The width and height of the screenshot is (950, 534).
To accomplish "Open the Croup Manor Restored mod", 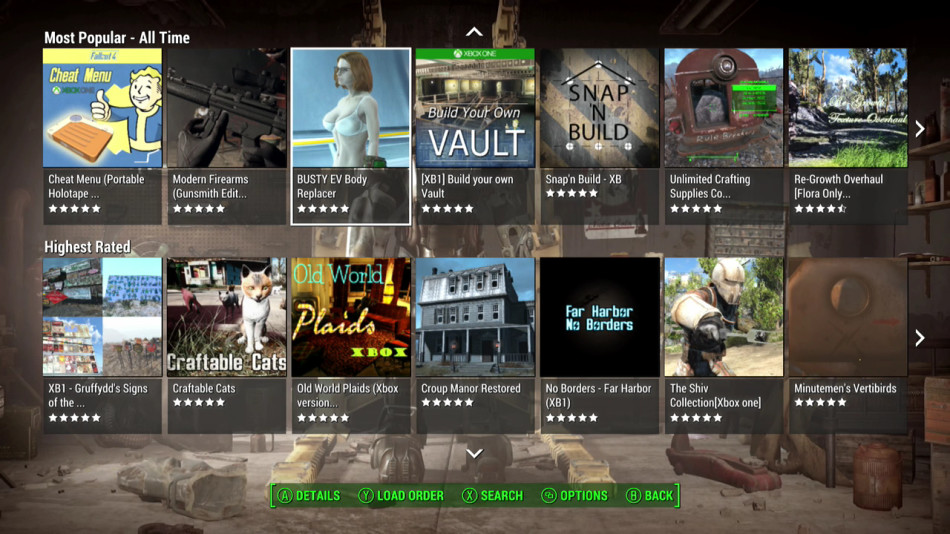I will tap(475, 344).
